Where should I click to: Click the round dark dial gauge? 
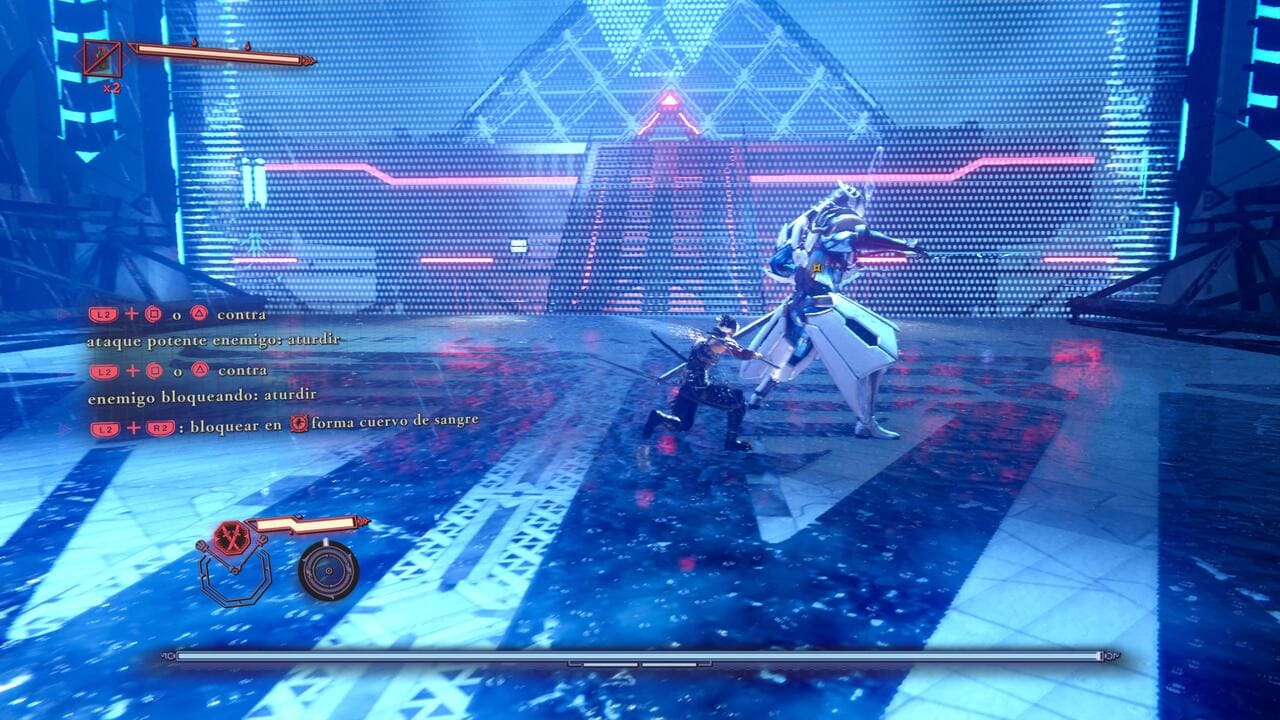pos(328,571)
